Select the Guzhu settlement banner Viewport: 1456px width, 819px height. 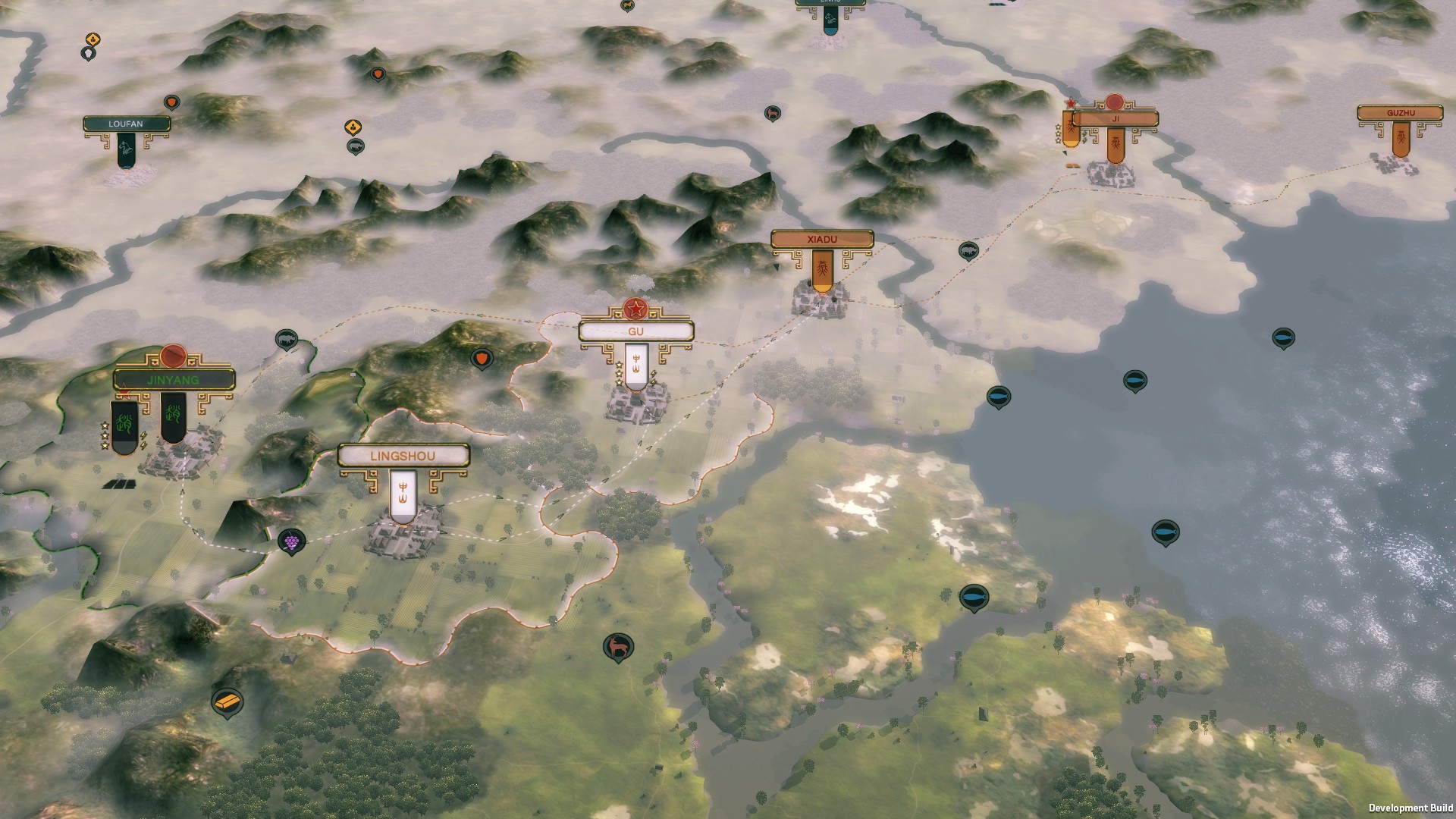click(1400, 112)
